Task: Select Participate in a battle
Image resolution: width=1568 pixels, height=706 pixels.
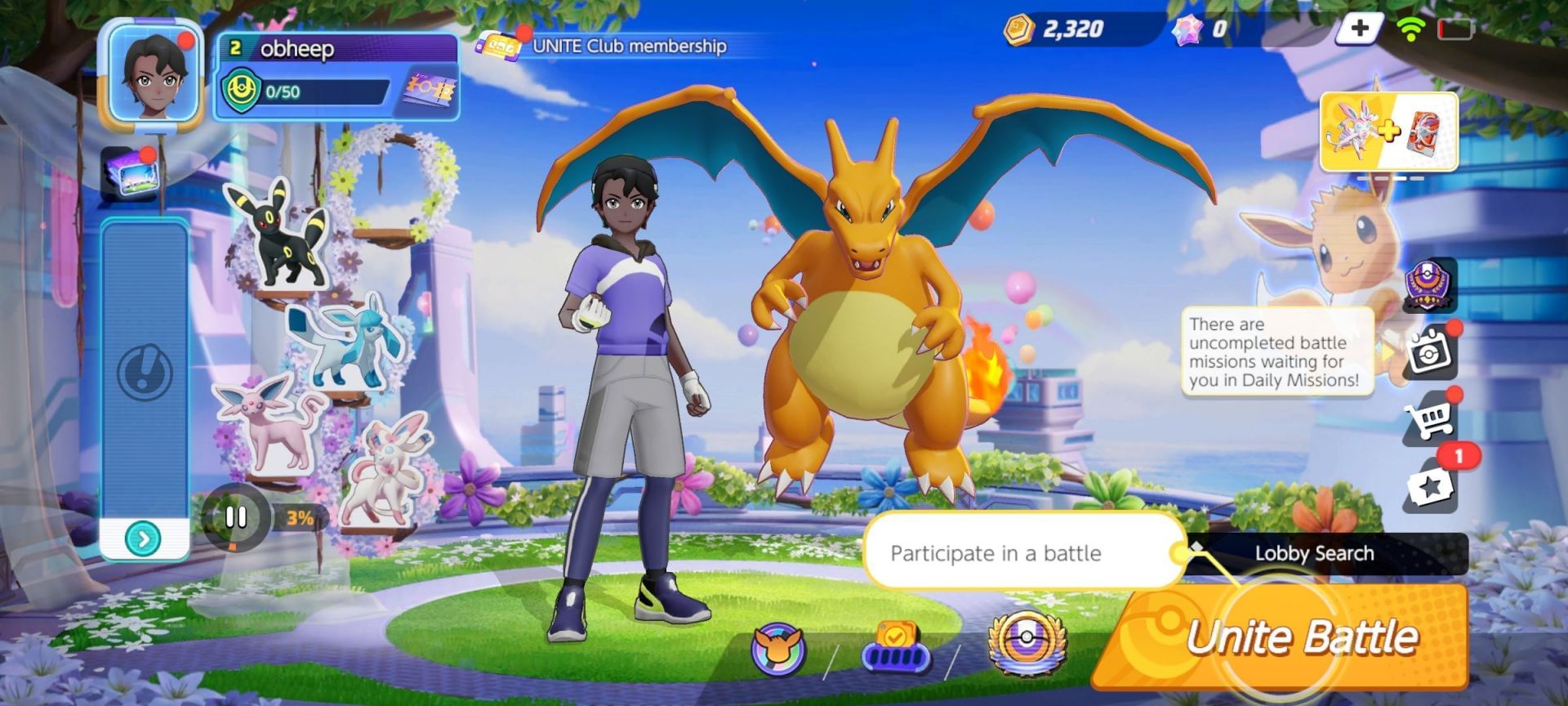Action: (1023, 553)
